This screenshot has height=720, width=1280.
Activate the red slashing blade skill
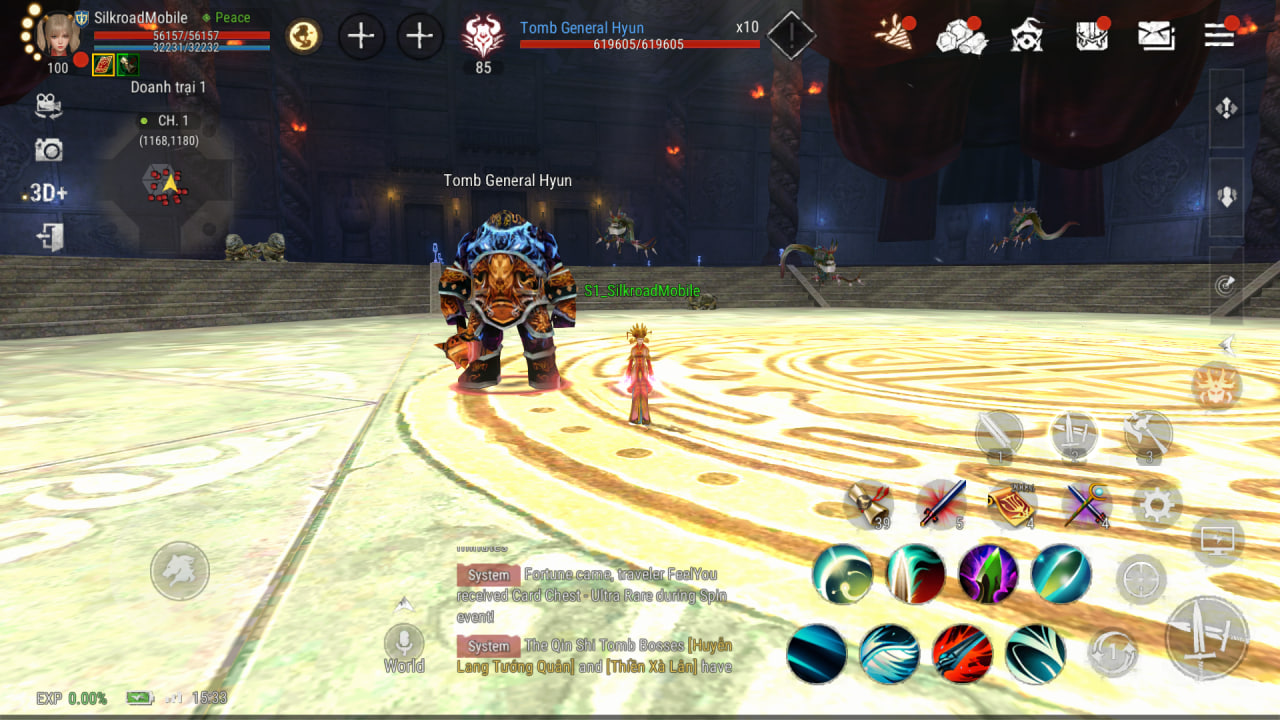[x=962, y=653]
